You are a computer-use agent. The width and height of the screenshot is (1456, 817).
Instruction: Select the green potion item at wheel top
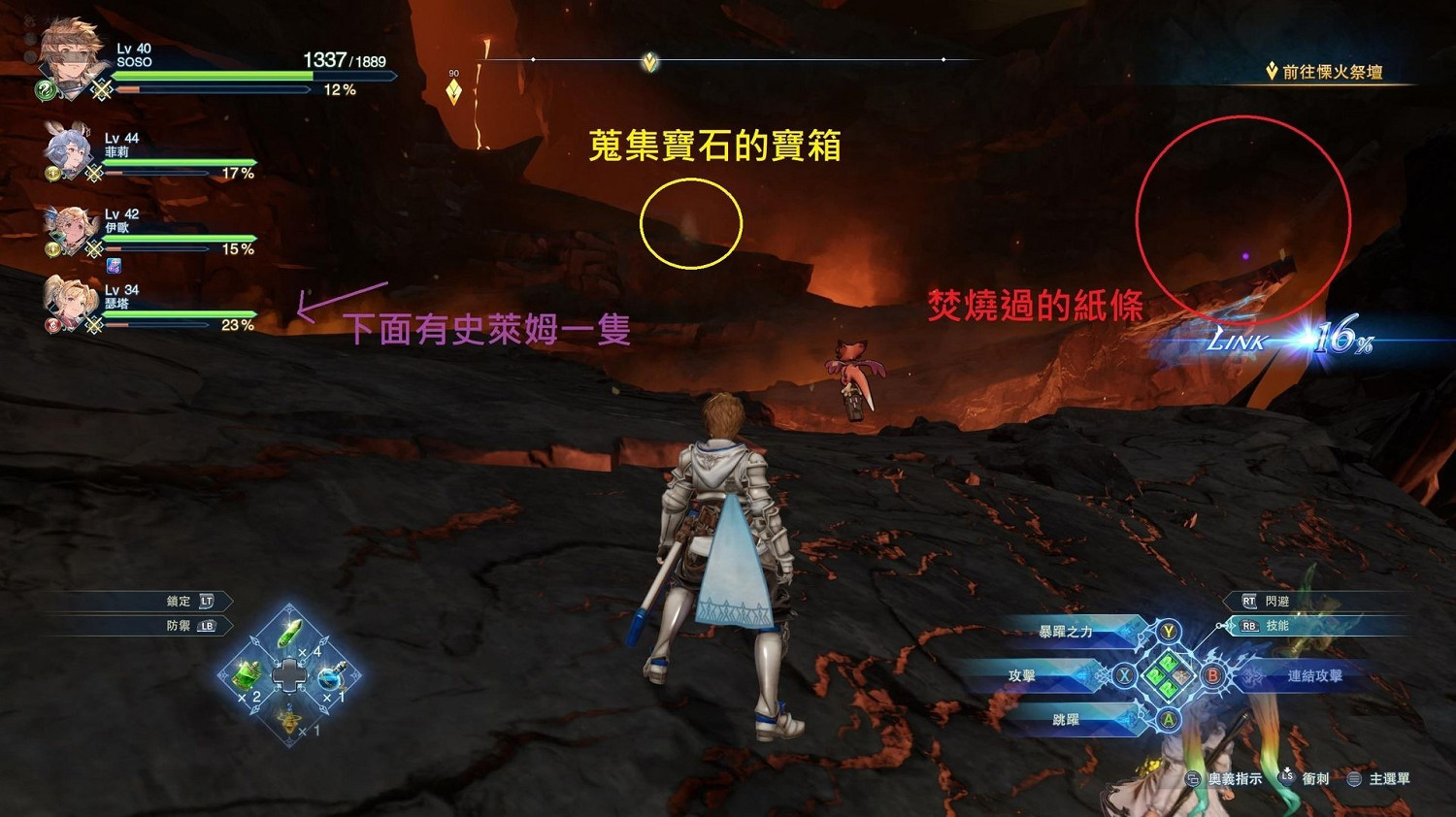point(289,632)
